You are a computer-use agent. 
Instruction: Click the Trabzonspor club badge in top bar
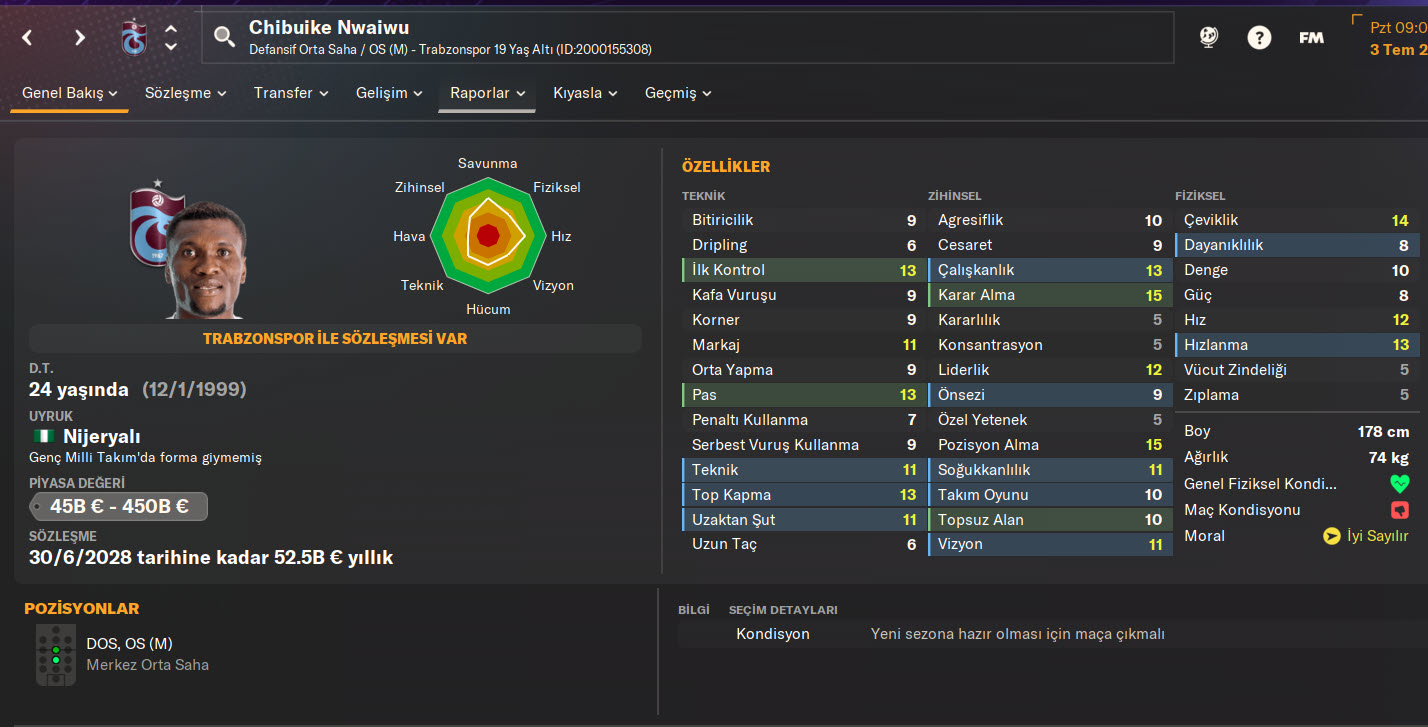pos(133,38)
